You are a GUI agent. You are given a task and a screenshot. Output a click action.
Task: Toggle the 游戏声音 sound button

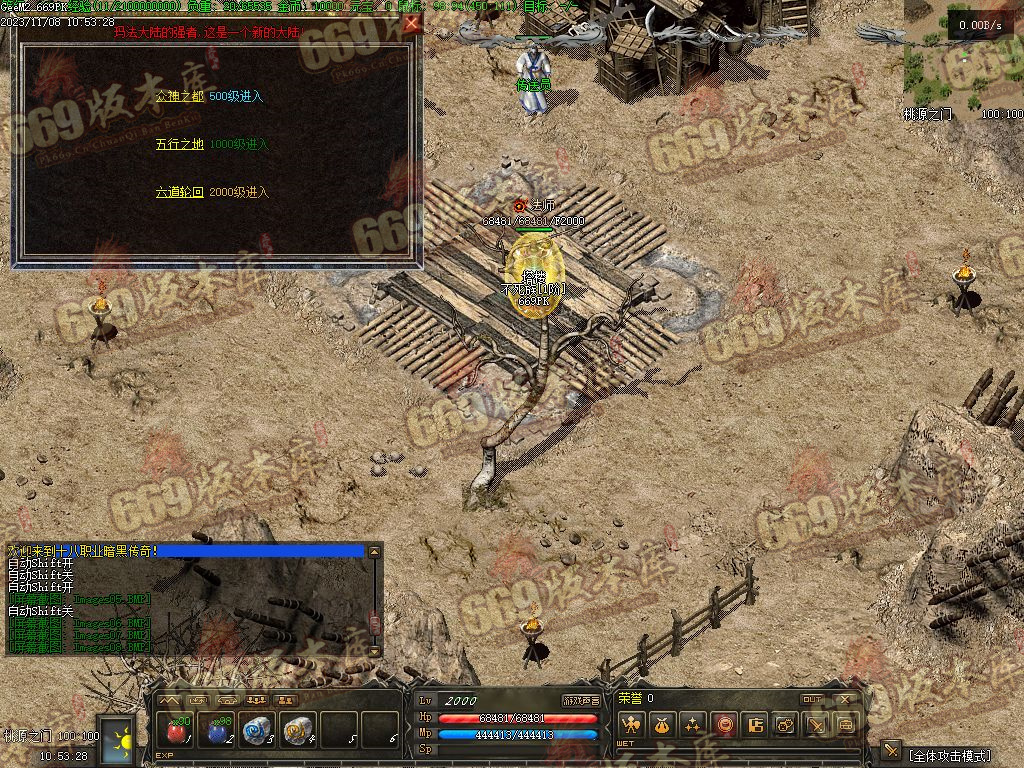(580, 700)
